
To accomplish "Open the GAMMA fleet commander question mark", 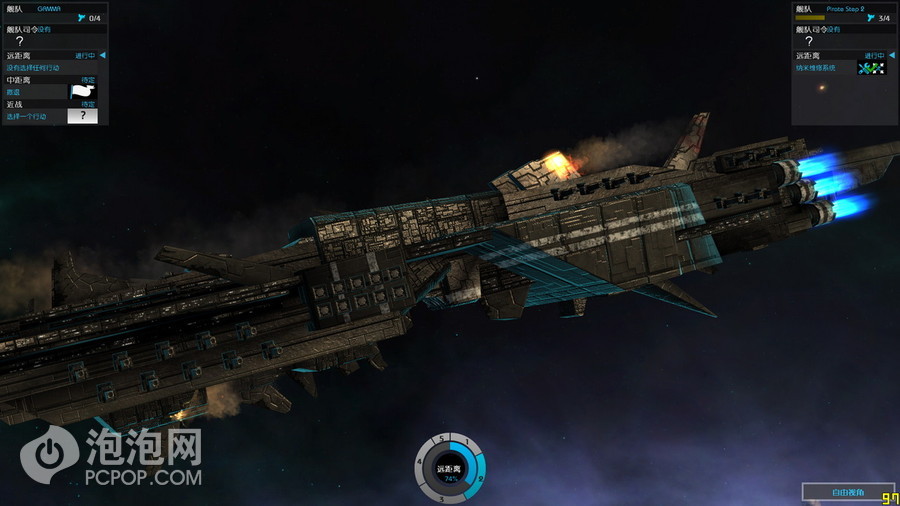I will (x=20, y=41).
